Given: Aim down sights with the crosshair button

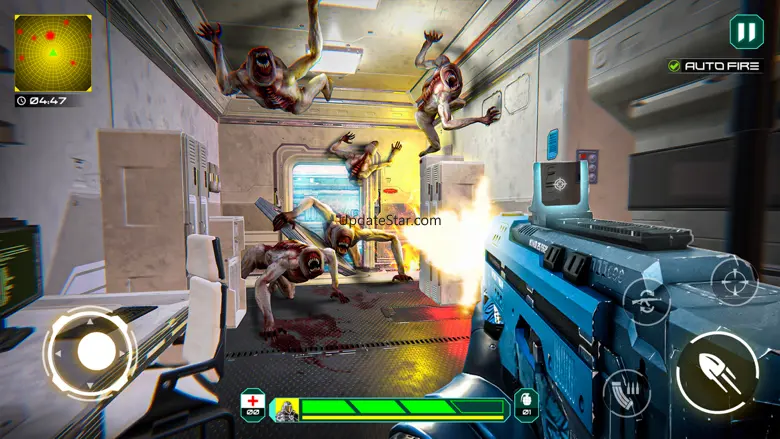Looking at the screenshot, I should 733,281.
